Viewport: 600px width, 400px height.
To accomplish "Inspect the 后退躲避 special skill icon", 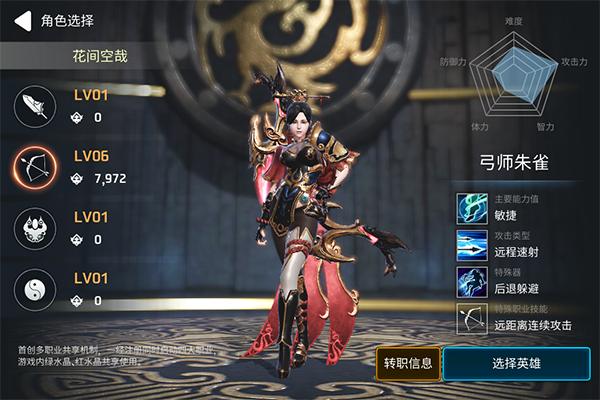I will (471, 281).
